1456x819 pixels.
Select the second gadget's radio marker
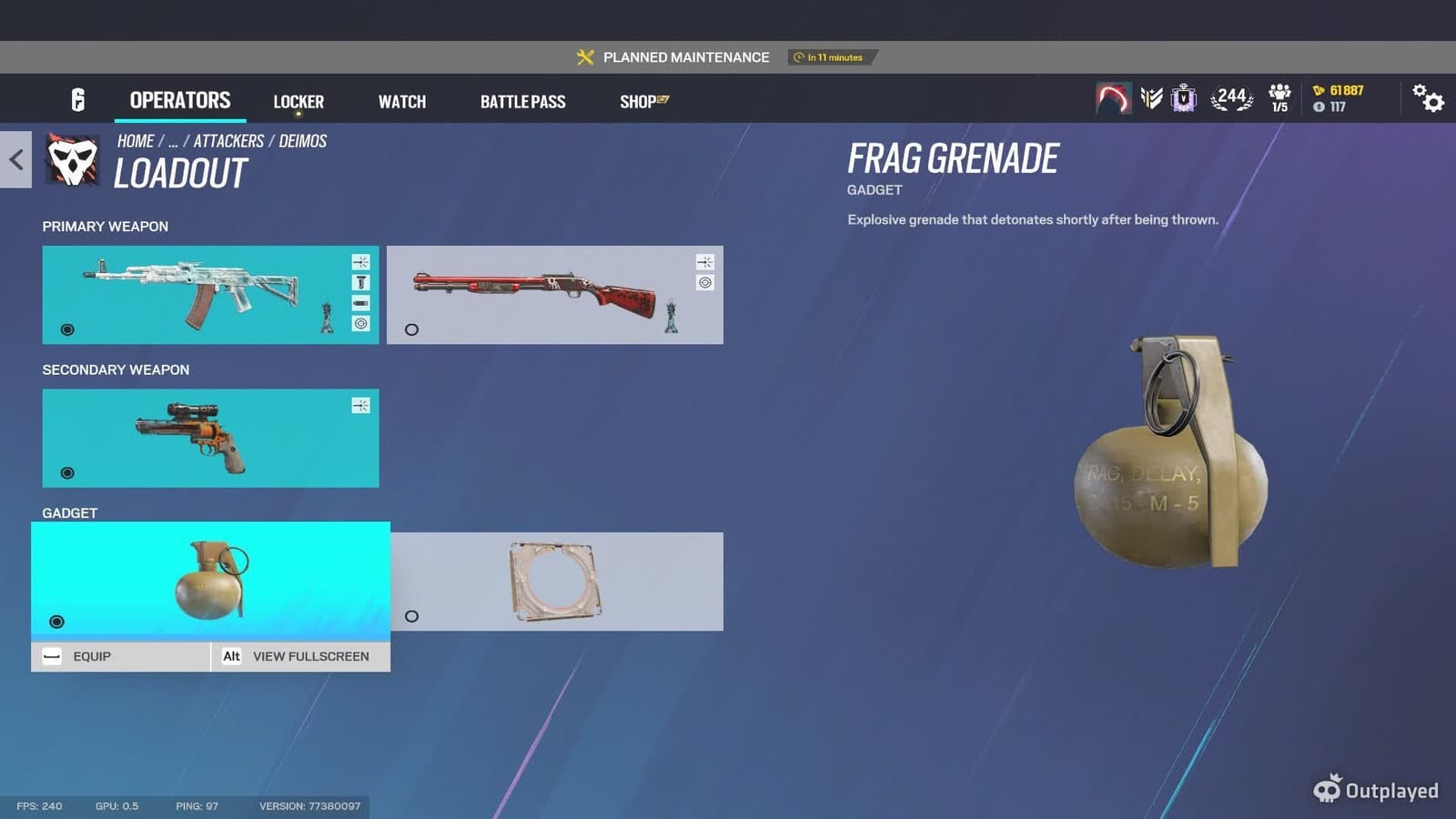coord(412,616)
